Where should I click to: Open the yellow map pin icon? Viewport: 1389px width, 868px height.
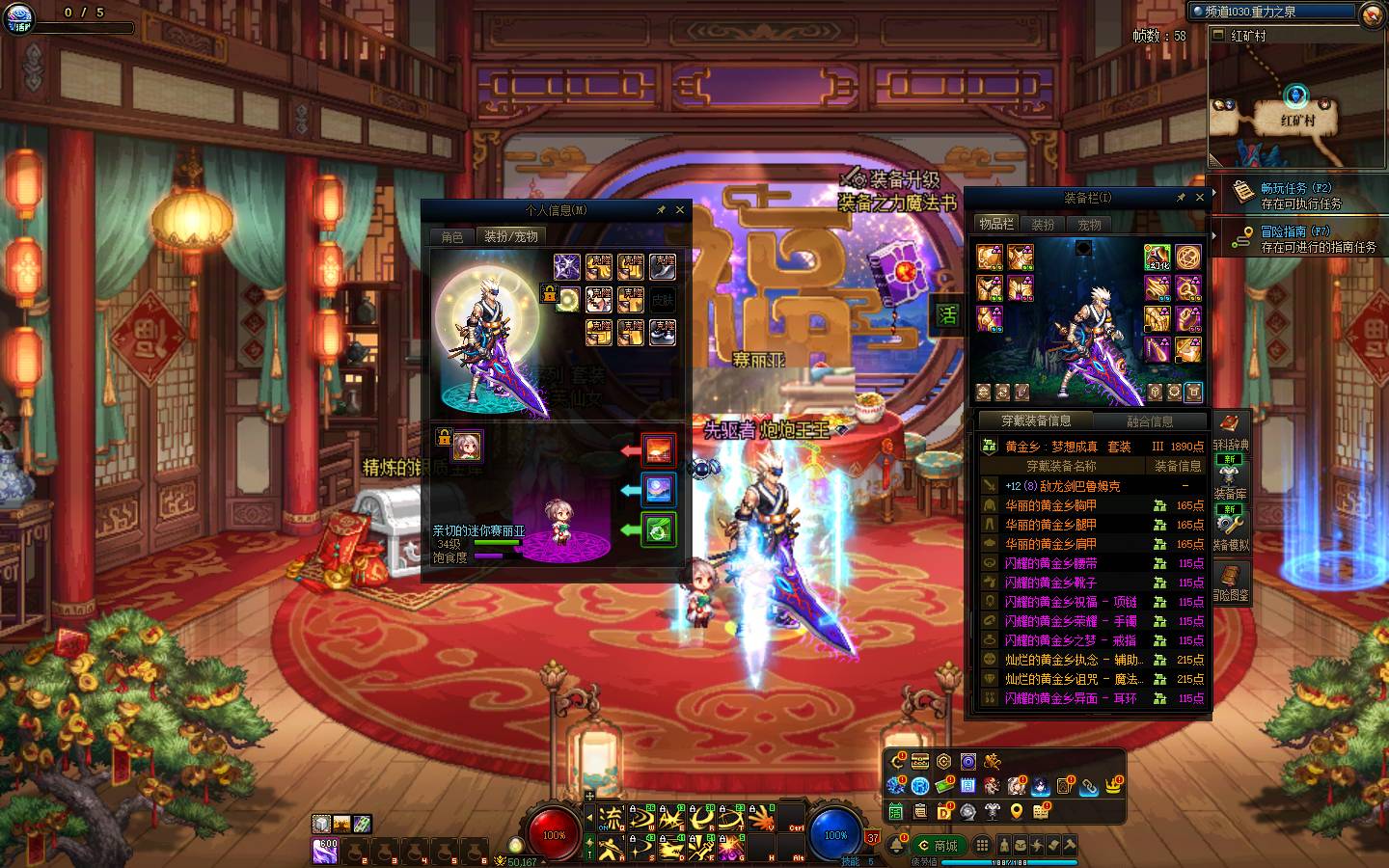click(x=1017, y=812)
